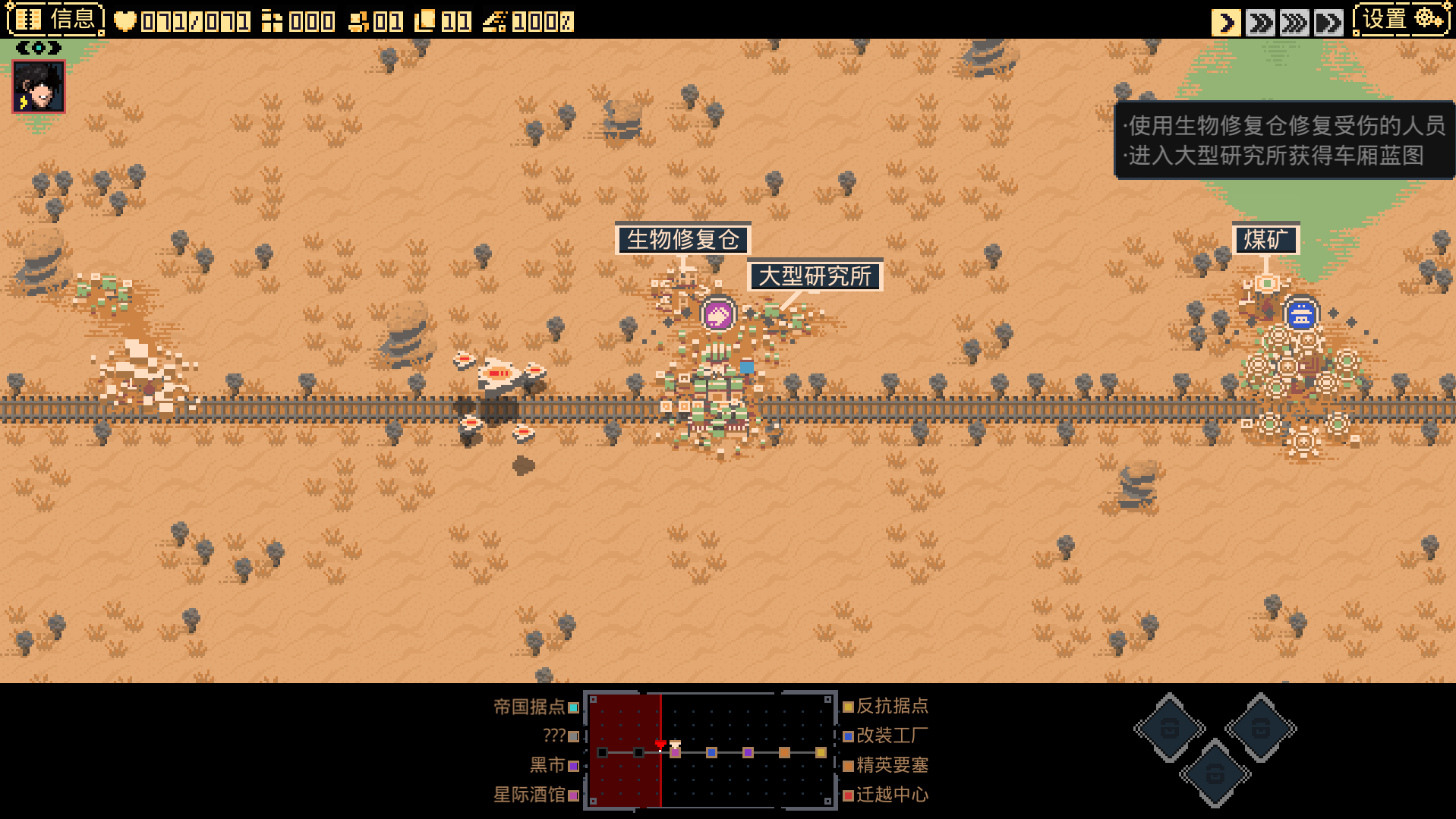Viewport: 1456px width, 819px height.
Task: Click the 煤矿 location label
Action: click(1266, 240)
